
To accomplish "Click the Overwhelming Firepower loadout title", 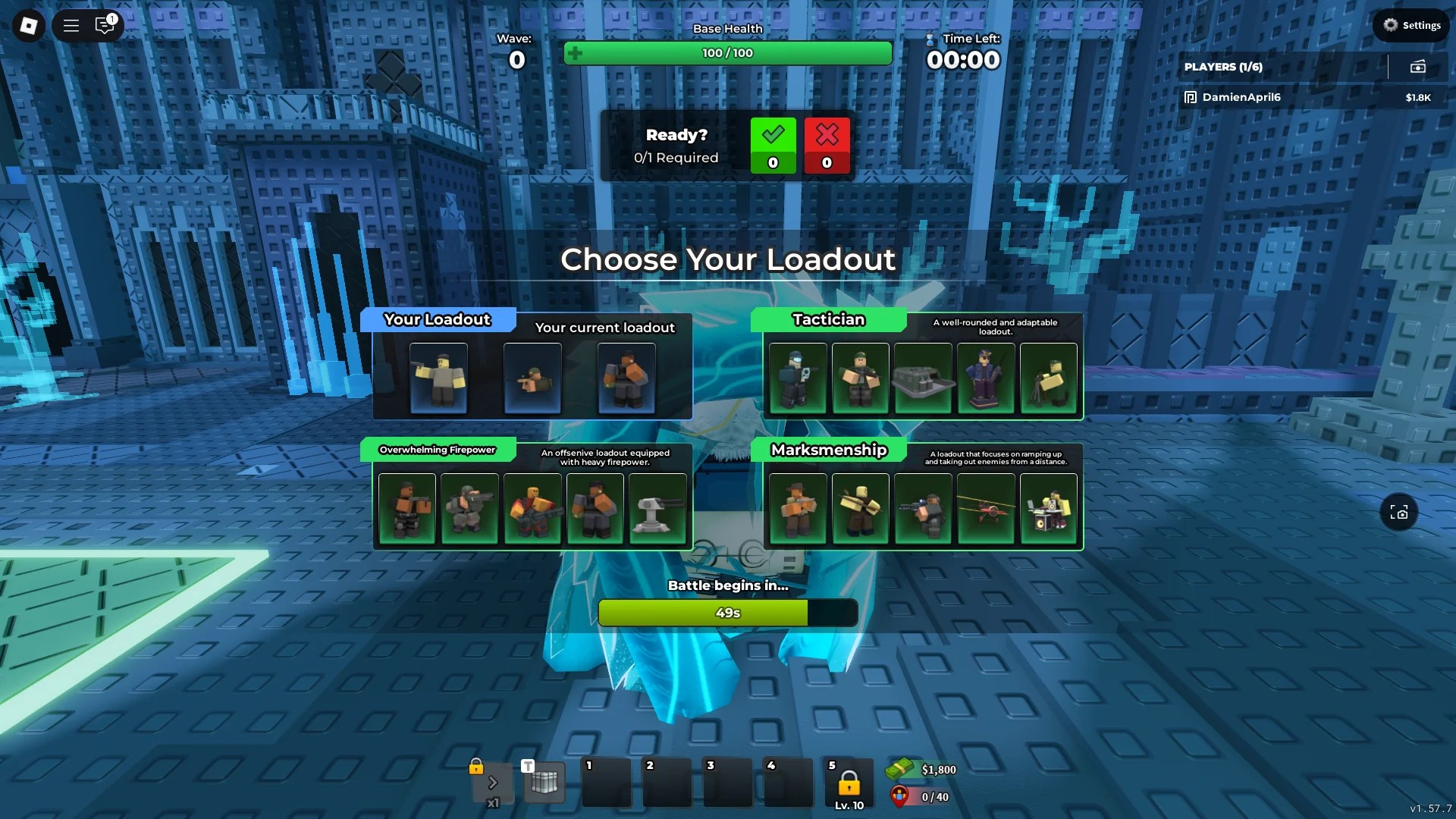I will tap(437, 450).
